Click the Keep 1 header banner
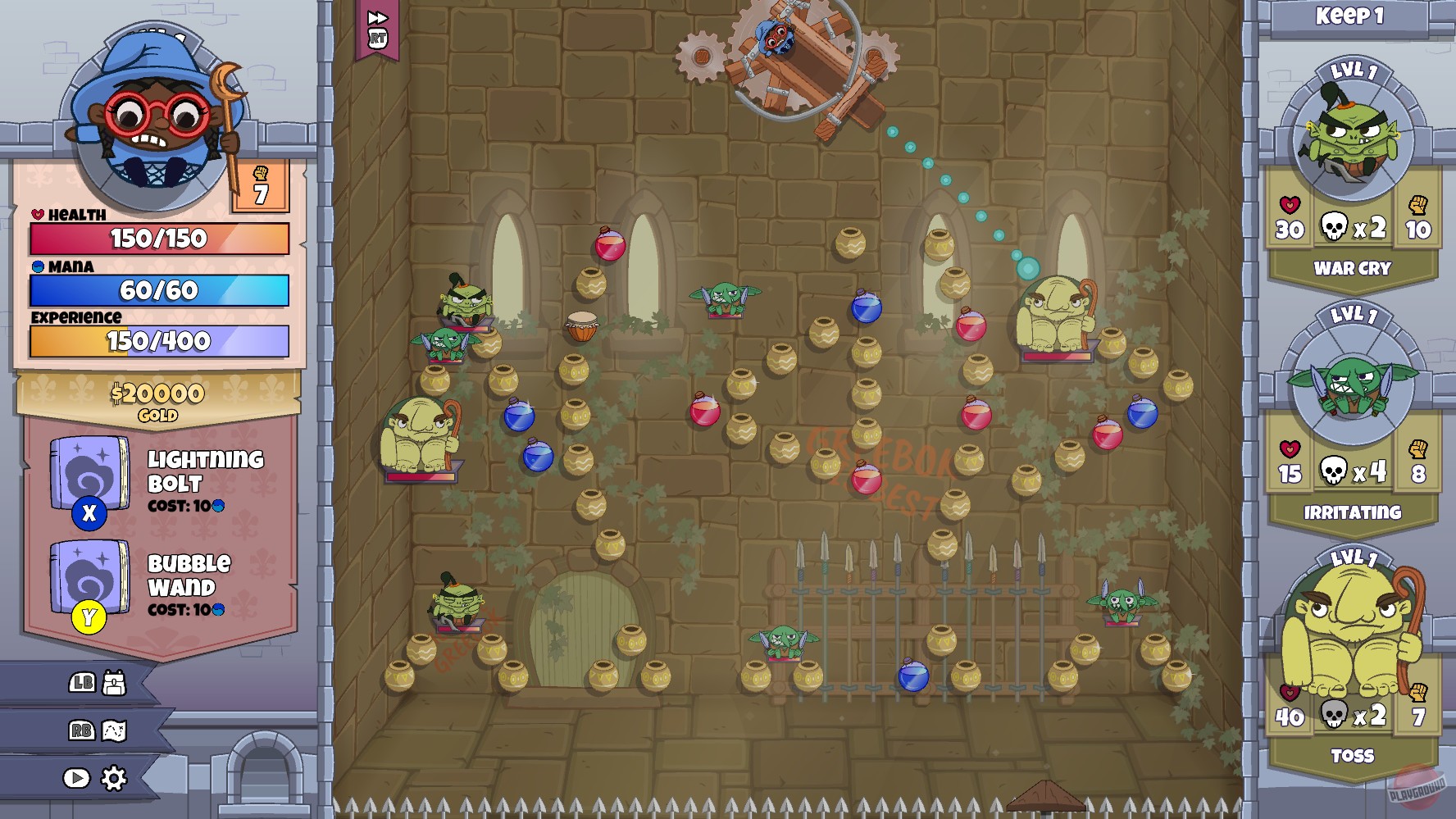The image size is (1456, 819). pos(1351,15)
